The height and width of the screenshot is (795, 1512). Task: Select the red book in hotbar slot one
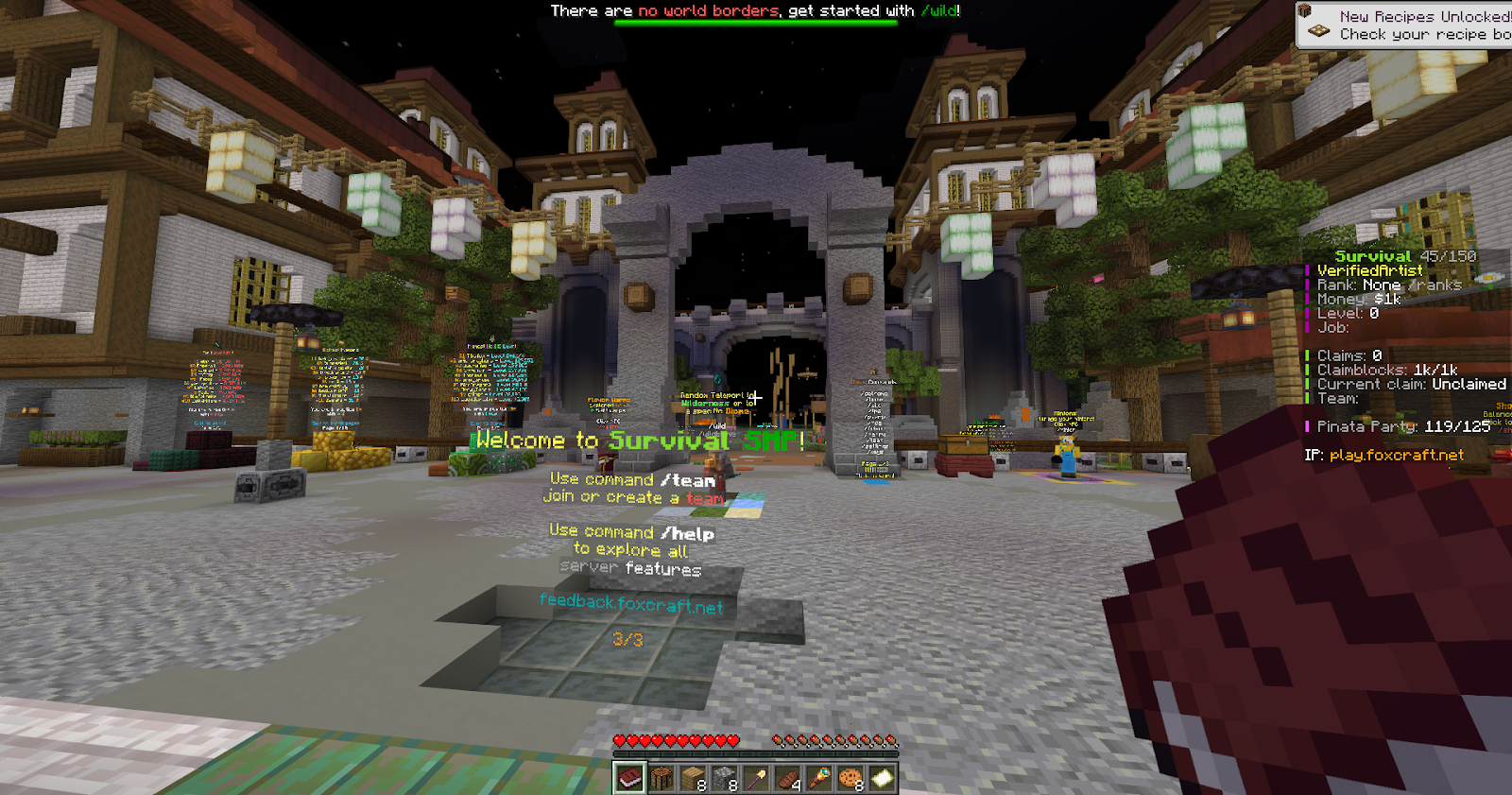coord(628,778)
